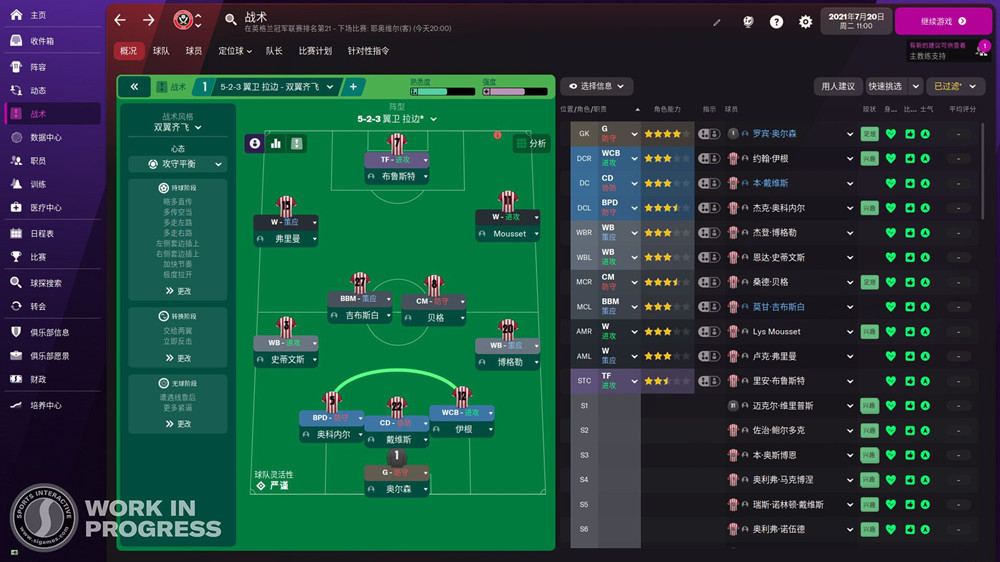Show 针对性指令 opposition instructions tab
The width and height of the screenshot is (1000, 562).
pyautogui.click(x=368, y=51)
